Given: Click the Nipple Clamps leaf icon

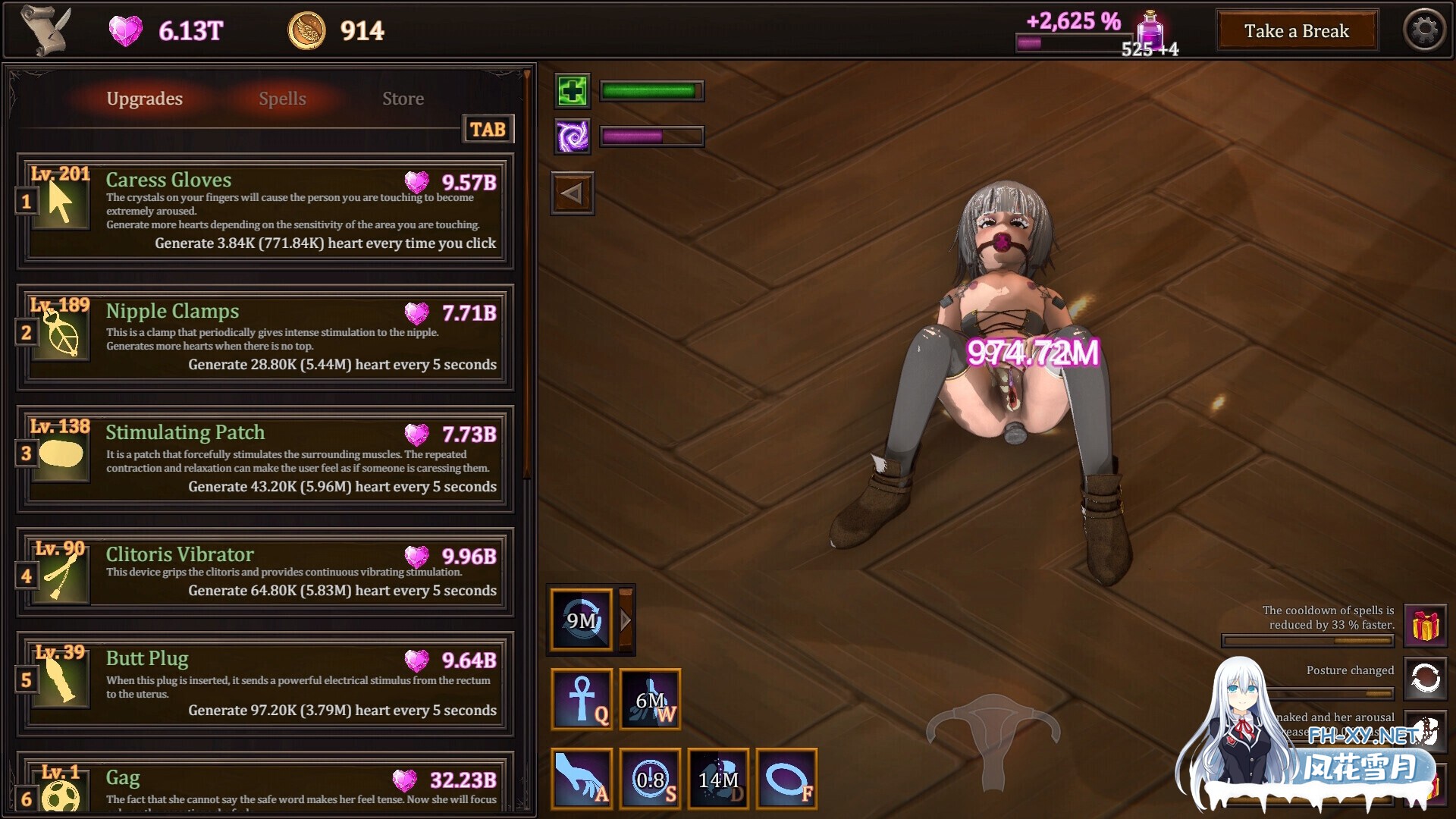Looking at the screenshot, I should pyautogui.click(x=60, y=331).
